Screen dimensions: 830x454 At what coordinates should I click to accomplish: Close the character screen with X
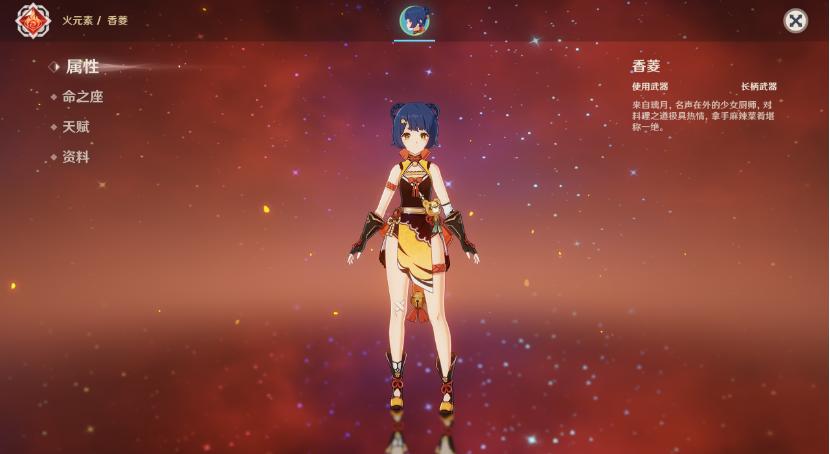point(795,21)
